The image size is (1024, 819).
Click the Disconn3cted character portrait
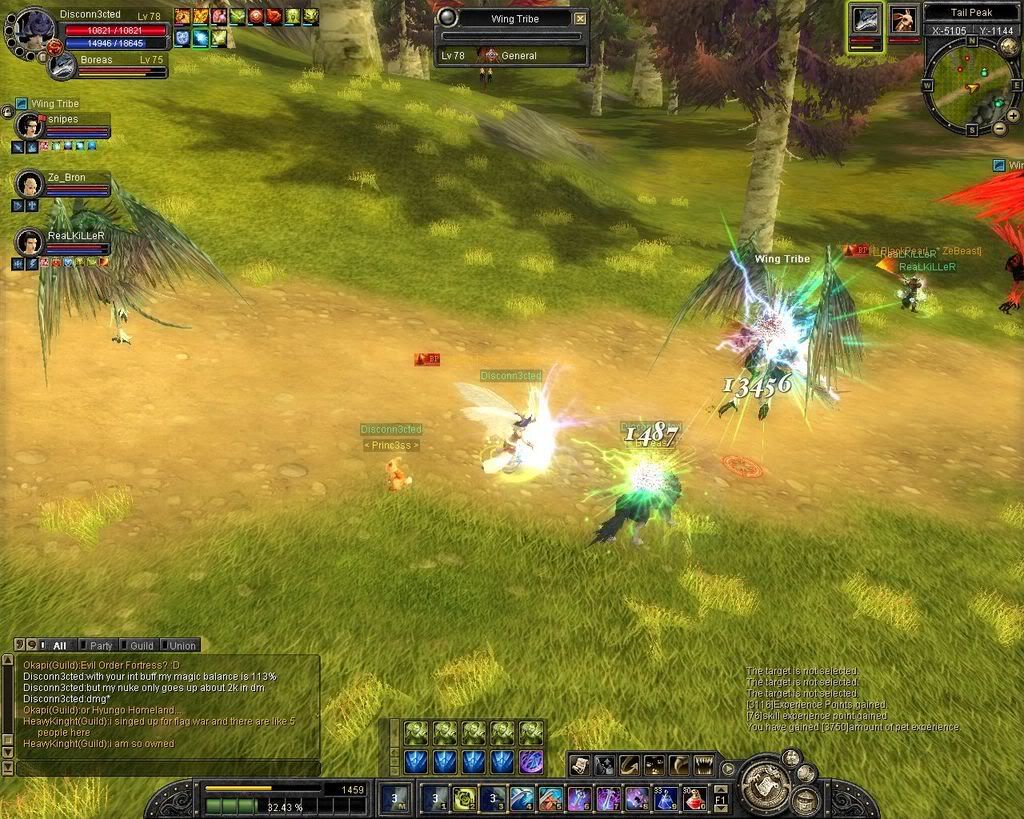[x=30, y=26]
